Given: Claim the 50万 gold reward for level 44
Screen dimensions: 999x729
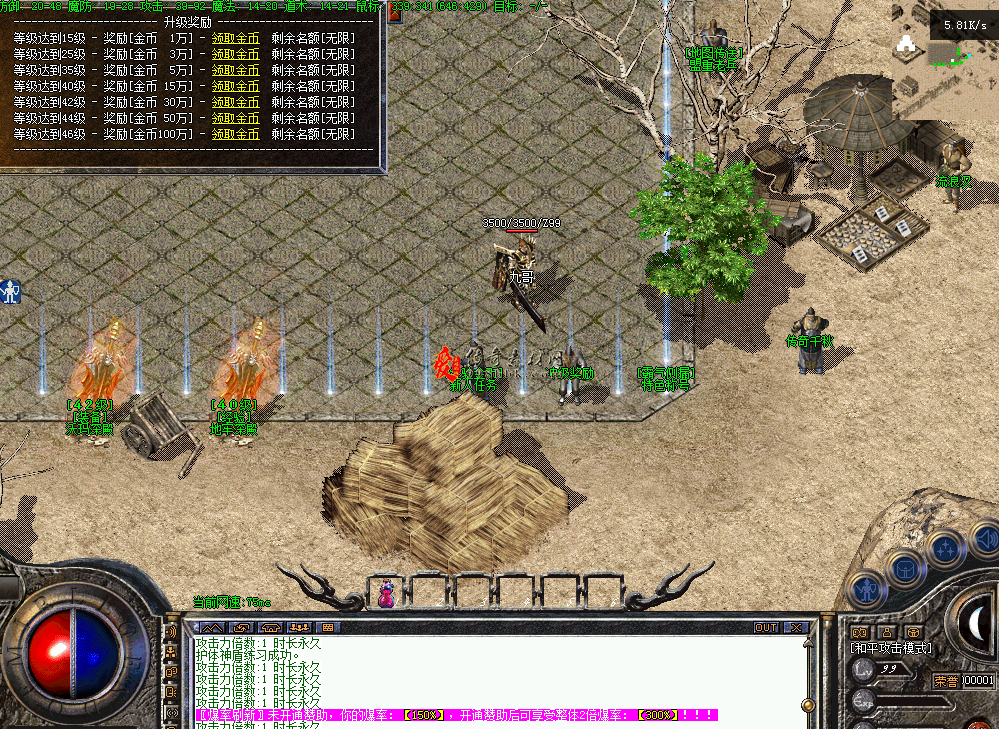Looking at the screenshot, I should click(x=235, y=118).
